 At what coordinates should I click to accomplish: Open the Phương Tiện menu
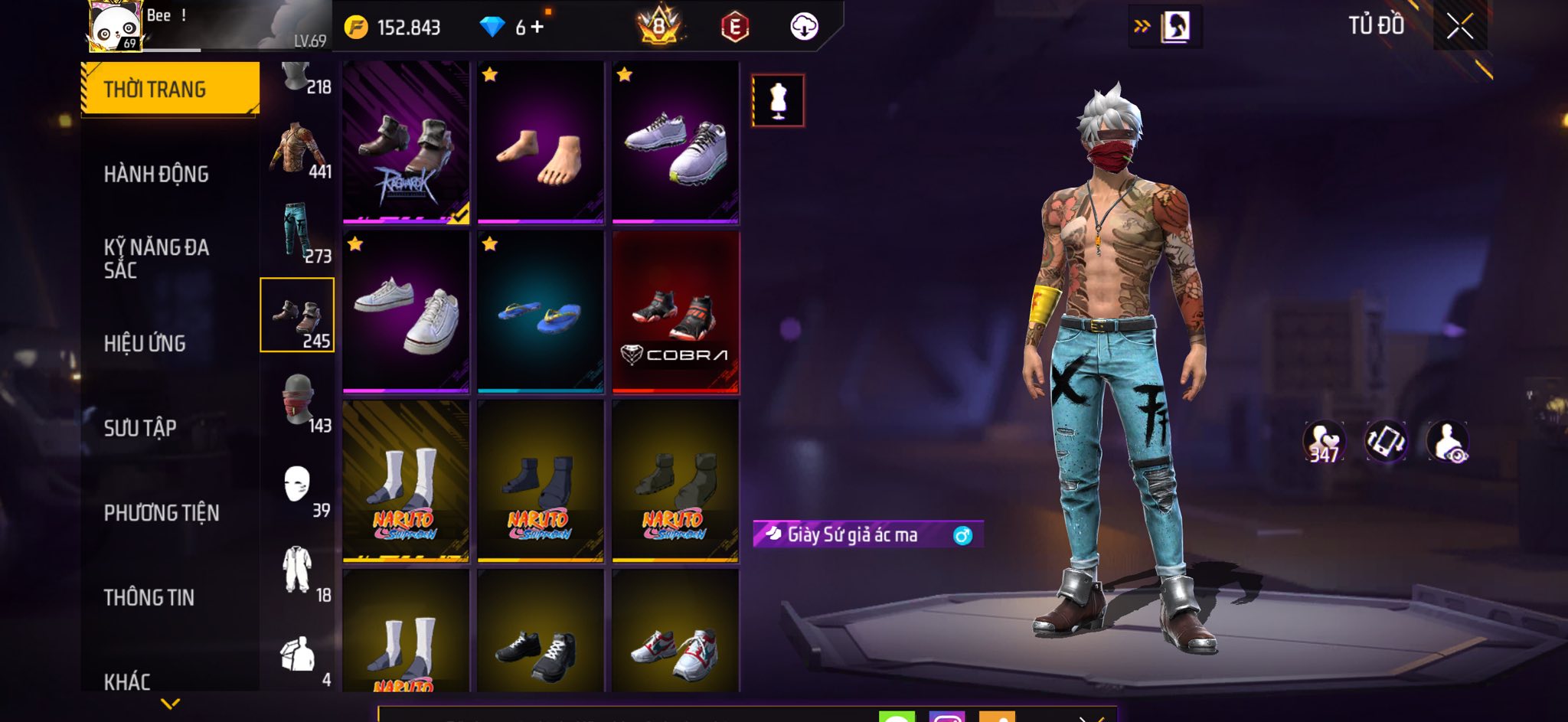click(x=162, y=513)
